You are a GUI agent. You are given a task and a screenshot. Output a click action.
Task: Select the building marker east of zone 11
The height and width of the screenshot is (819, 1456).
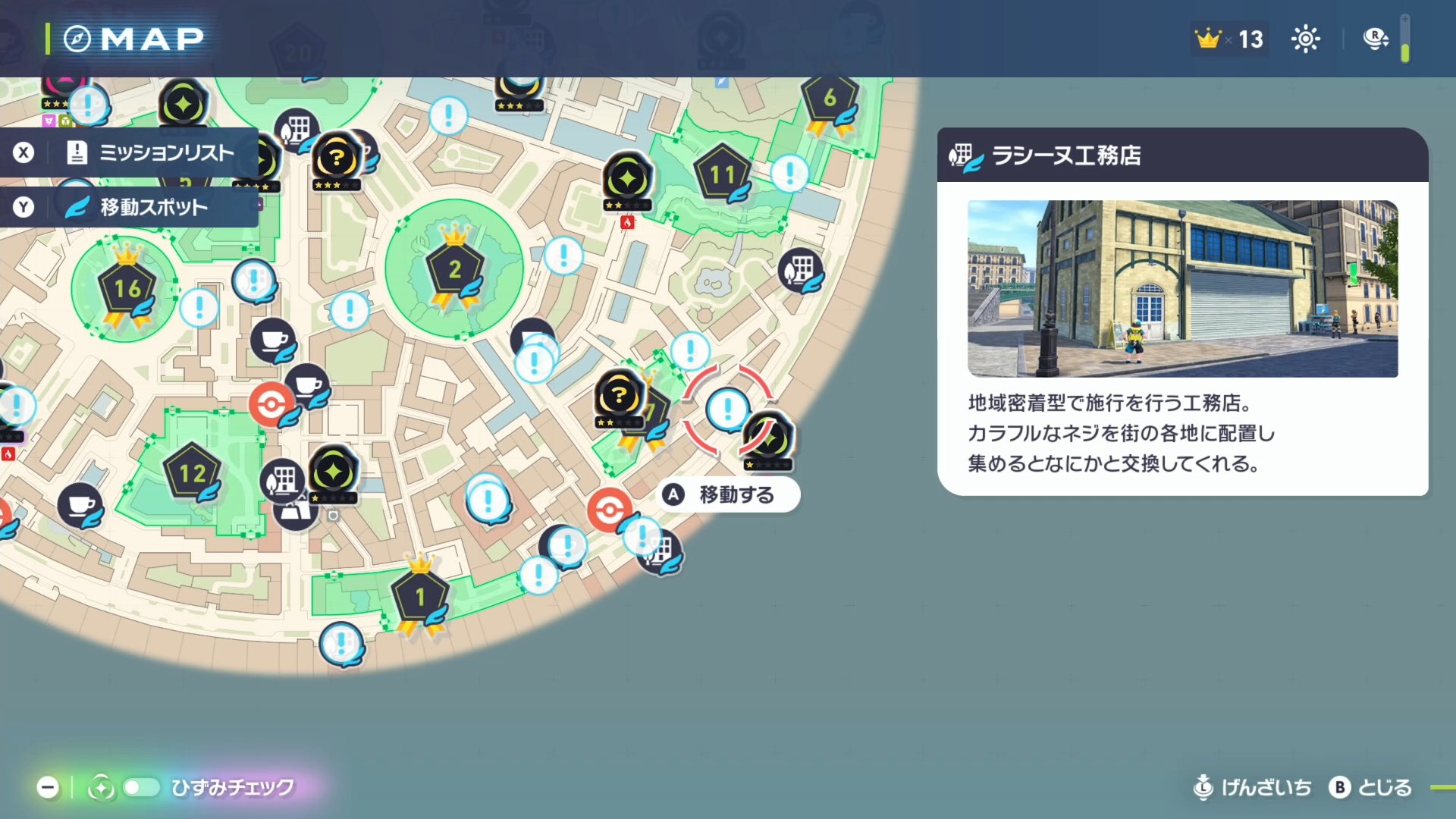[801, 269]
